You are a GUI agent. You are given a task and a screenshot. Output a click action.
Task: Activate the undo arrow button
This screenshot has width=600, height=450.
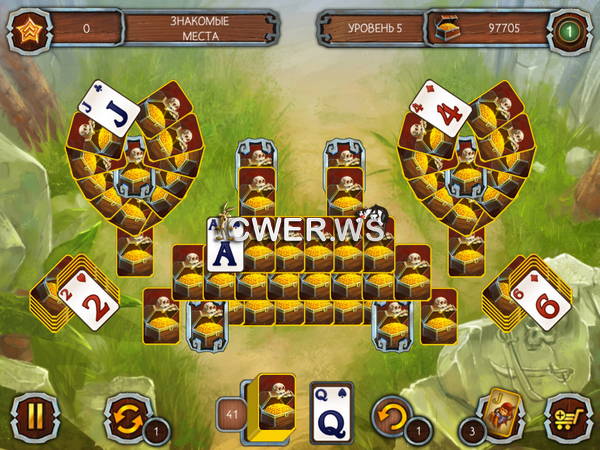tap(393, 413)
